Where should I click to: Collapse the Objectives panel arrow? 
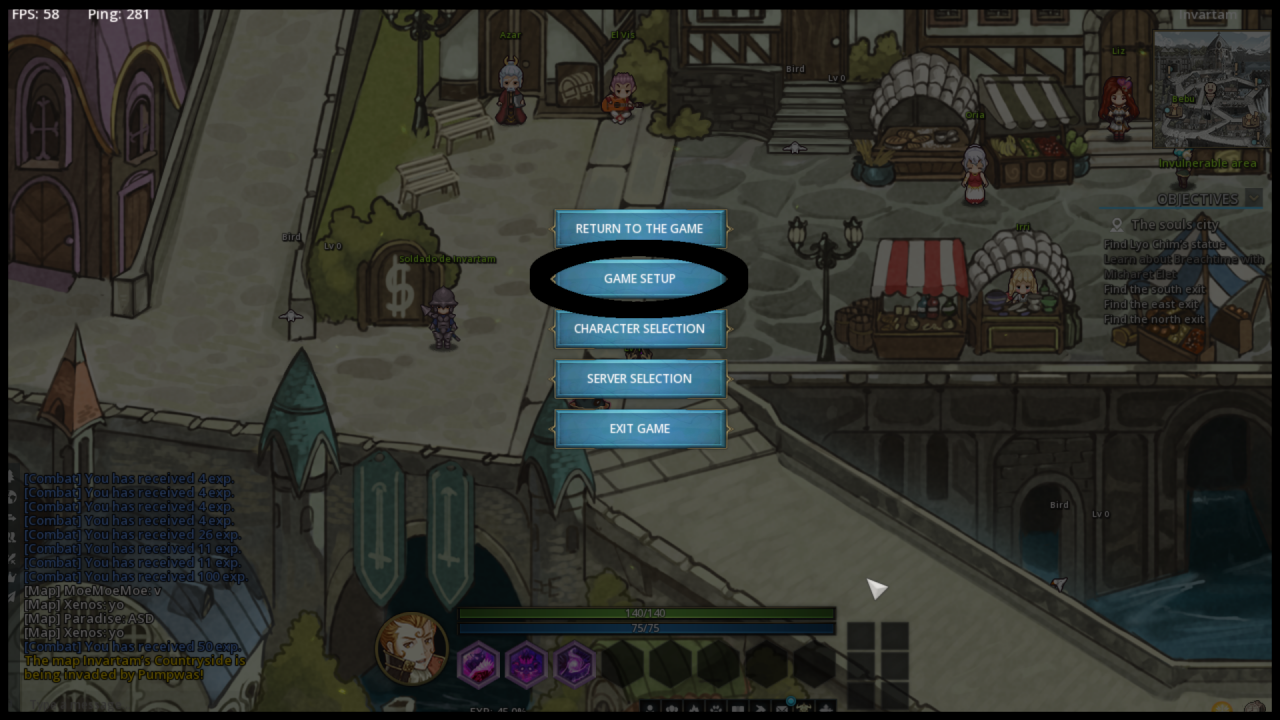coord(1253,199)
